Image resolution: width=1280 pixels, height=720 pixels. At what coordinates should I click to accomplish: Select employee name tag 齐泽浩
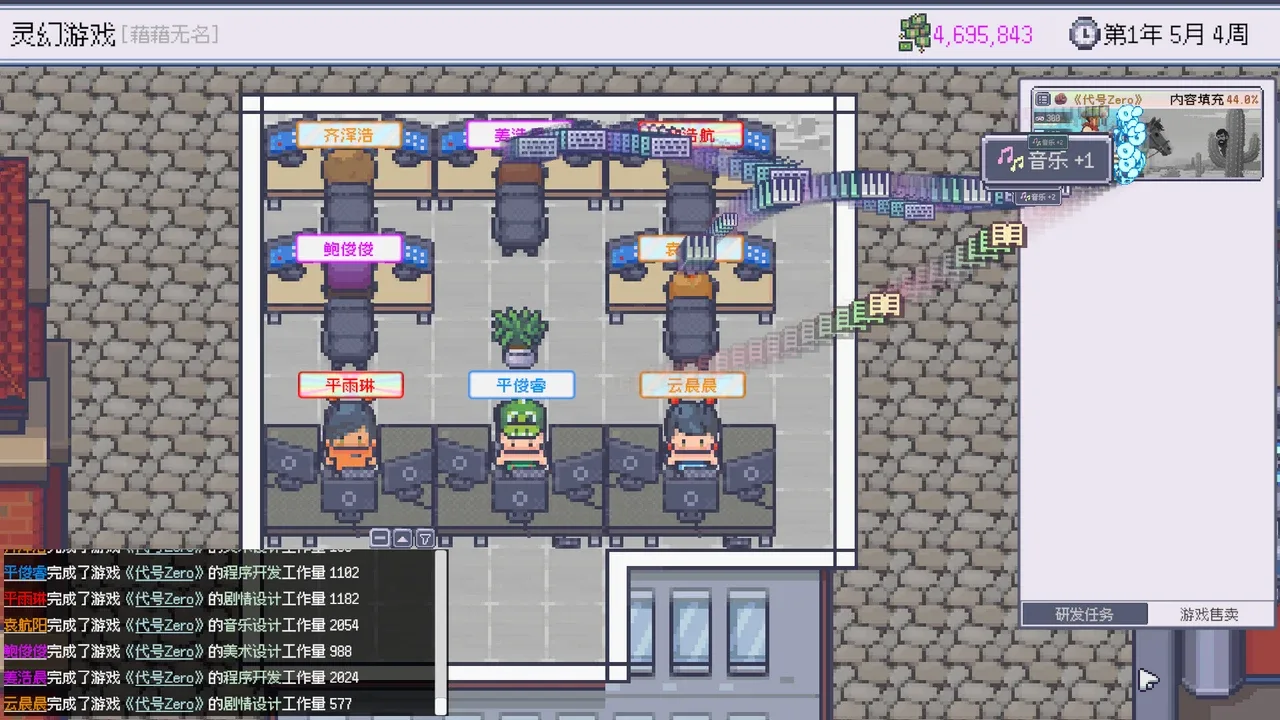click(x=348, y=135)
